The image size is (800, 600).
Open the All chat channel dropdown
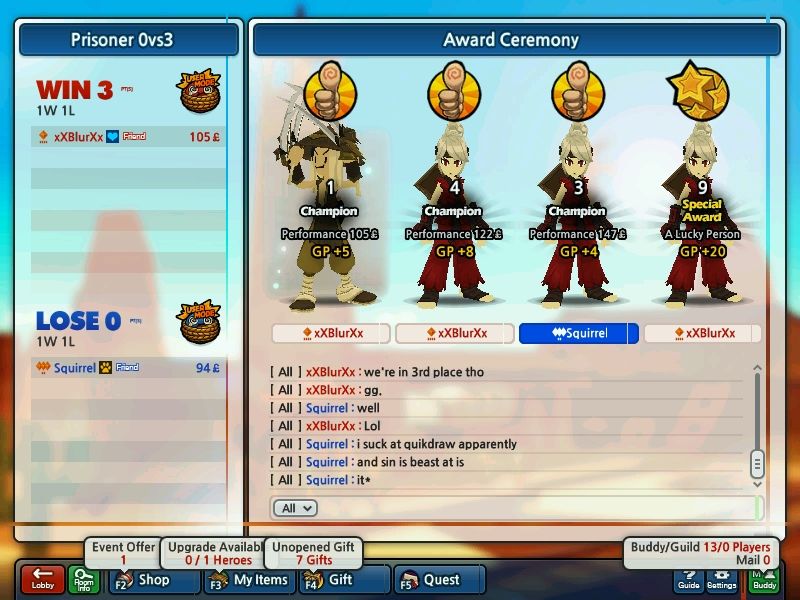[x=297, y=508]
